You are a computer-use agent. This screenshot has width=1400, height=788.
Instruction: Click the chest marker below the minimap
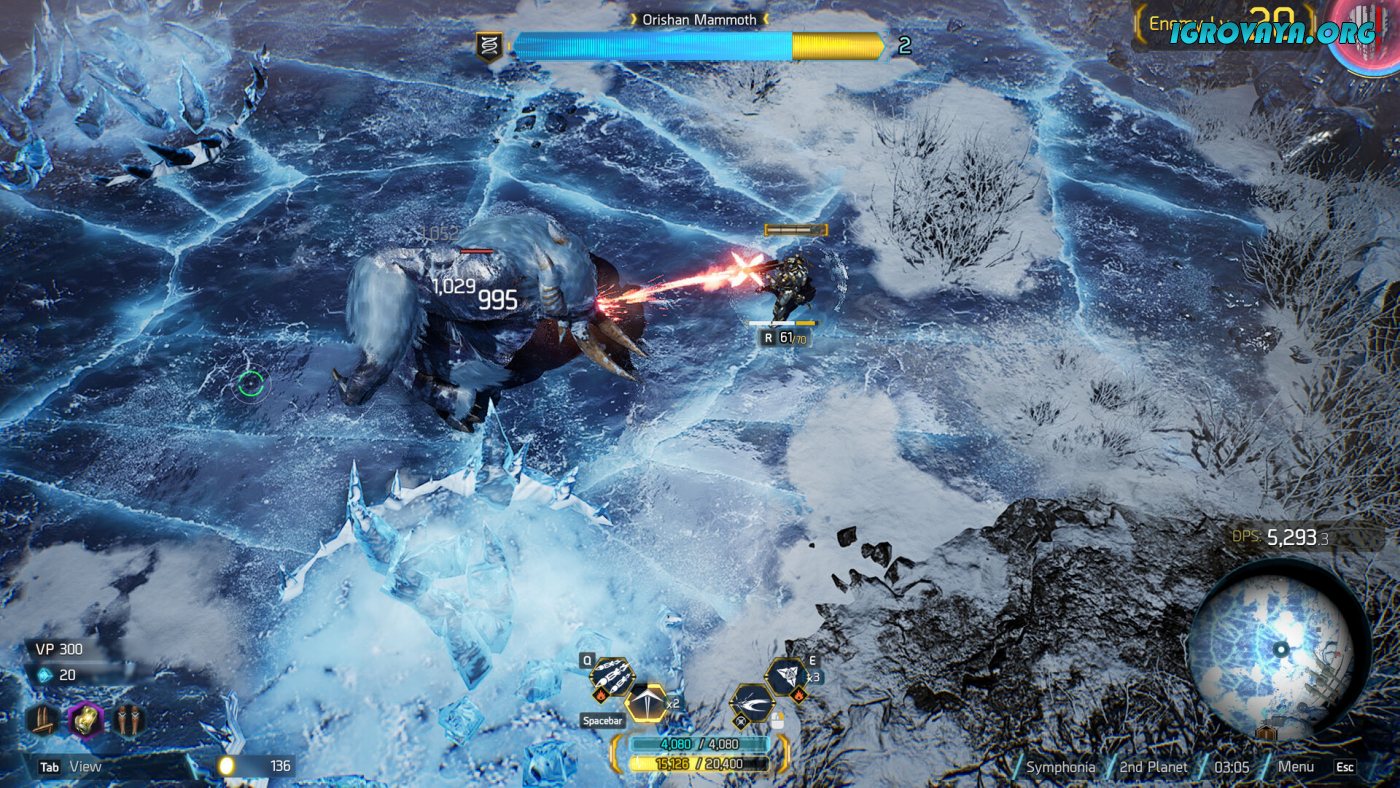[x=1268, y=734]
